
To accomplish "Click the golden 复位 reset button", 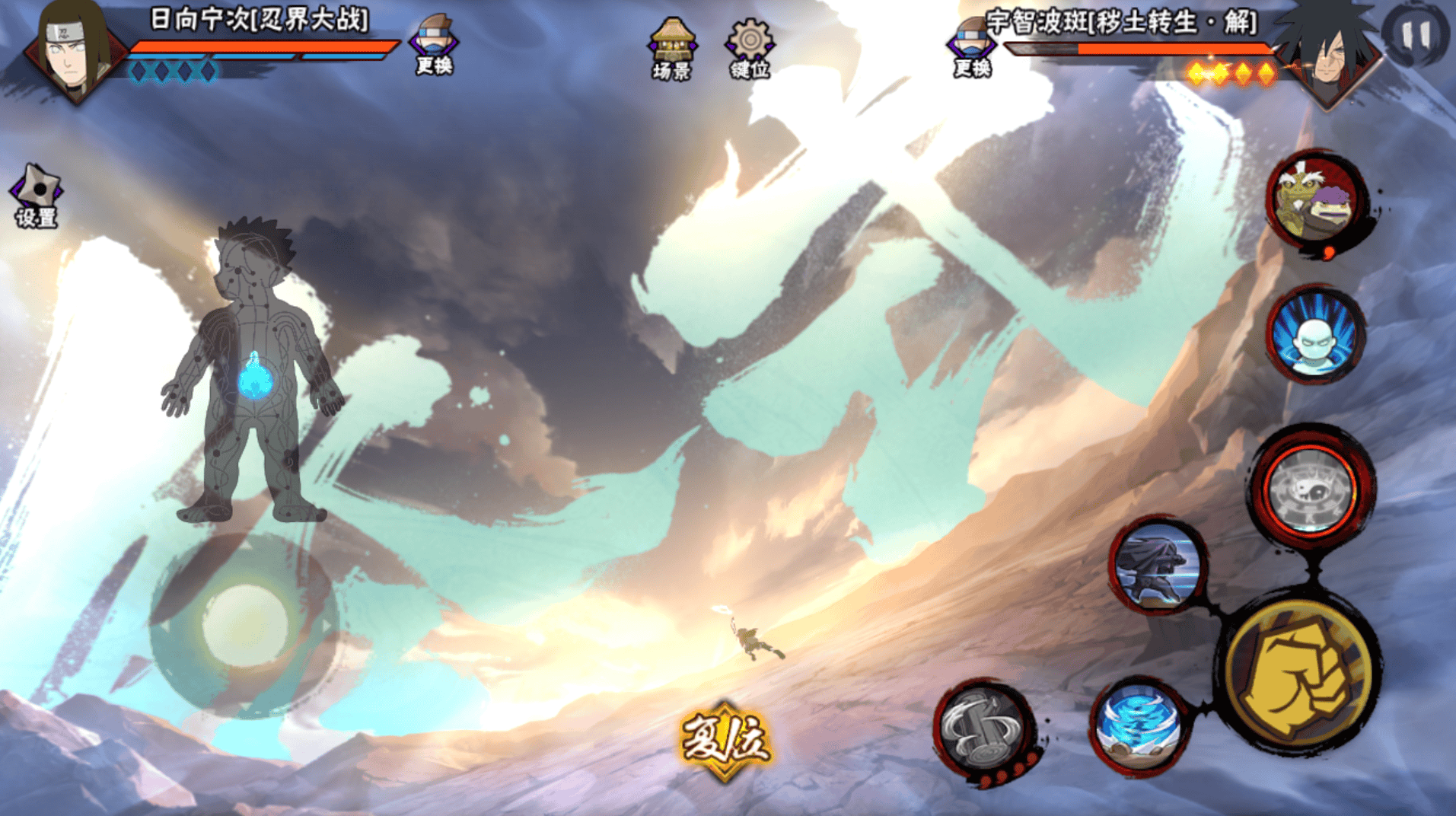I will pyautogui.click(x=725, y=740).
